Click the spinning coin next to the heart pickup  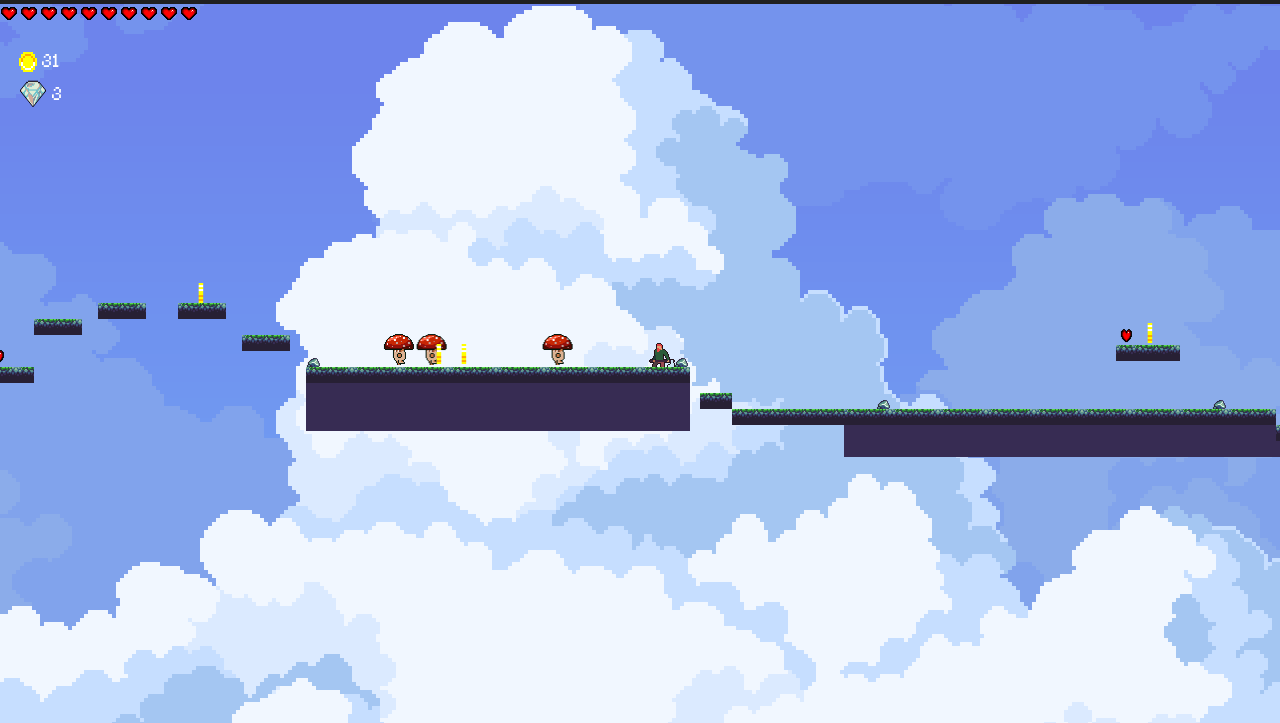pyautogui.click(x=1149, y=332)
